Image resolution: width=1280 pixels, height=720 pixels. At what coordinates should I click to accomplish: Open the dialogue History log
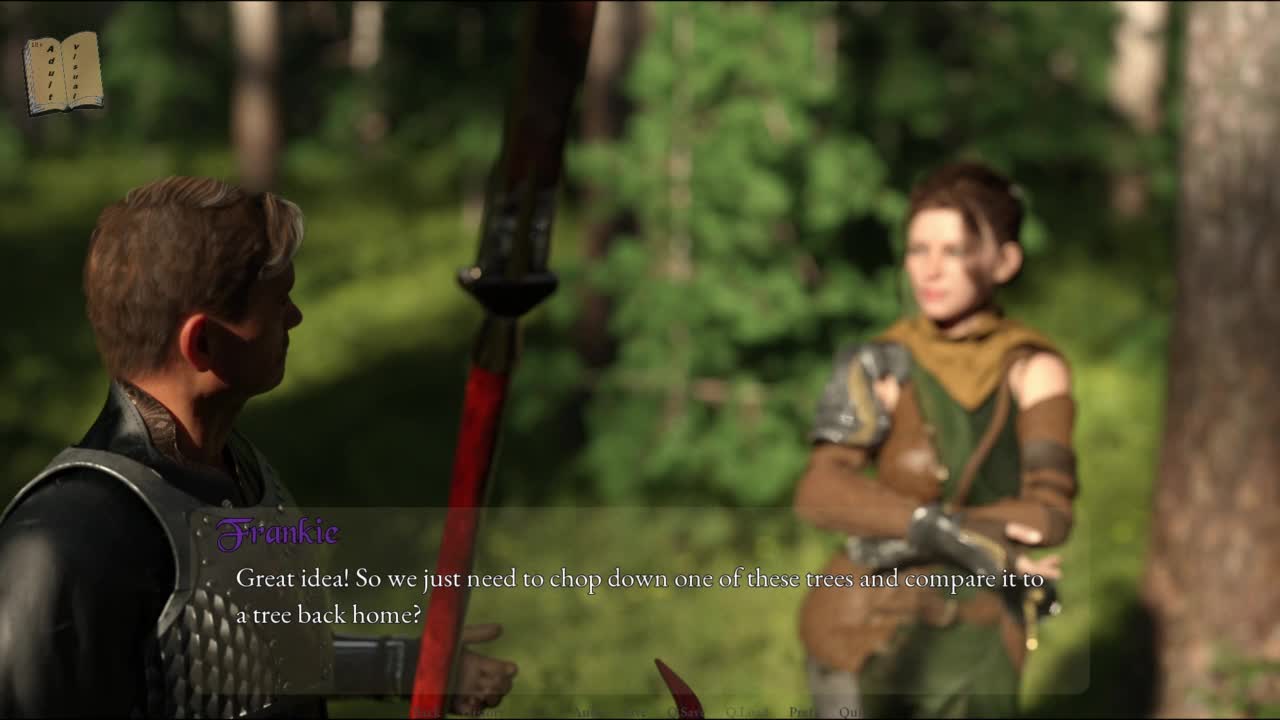click(487, 712)
